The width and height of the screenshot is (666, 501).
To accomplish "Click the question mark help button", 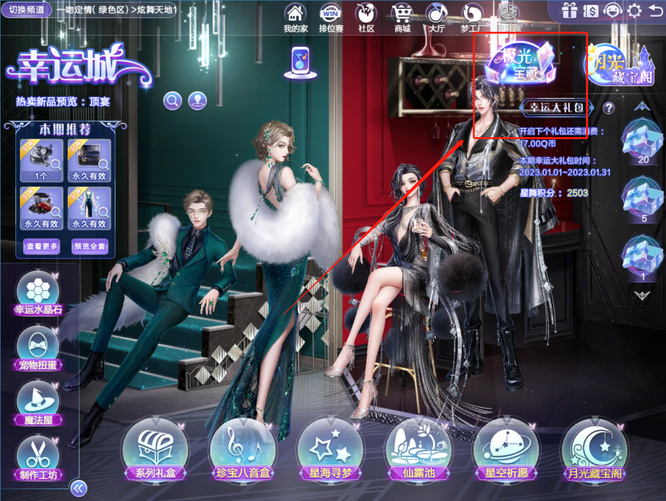I will (606, 108).
